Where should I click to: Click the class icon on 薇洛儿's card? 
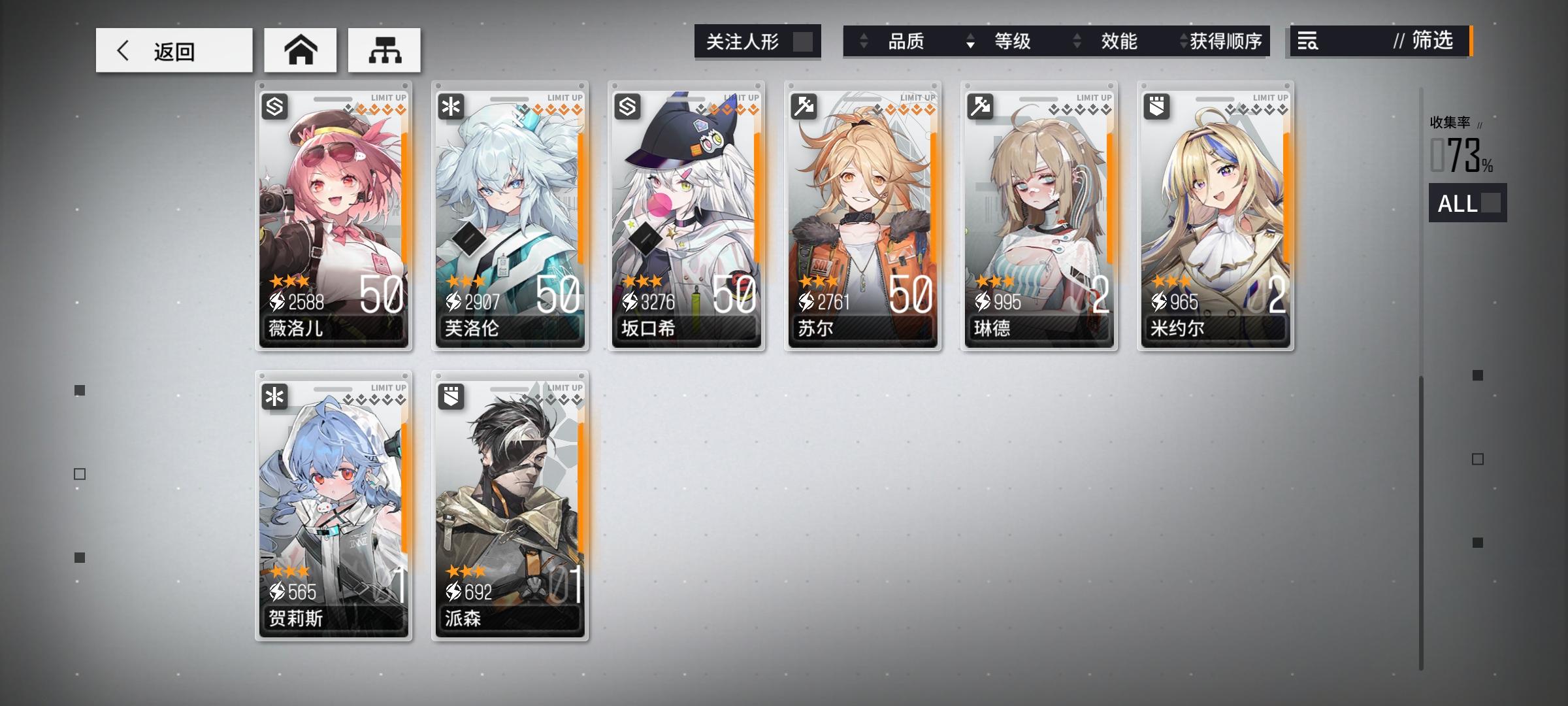(274, 107)
